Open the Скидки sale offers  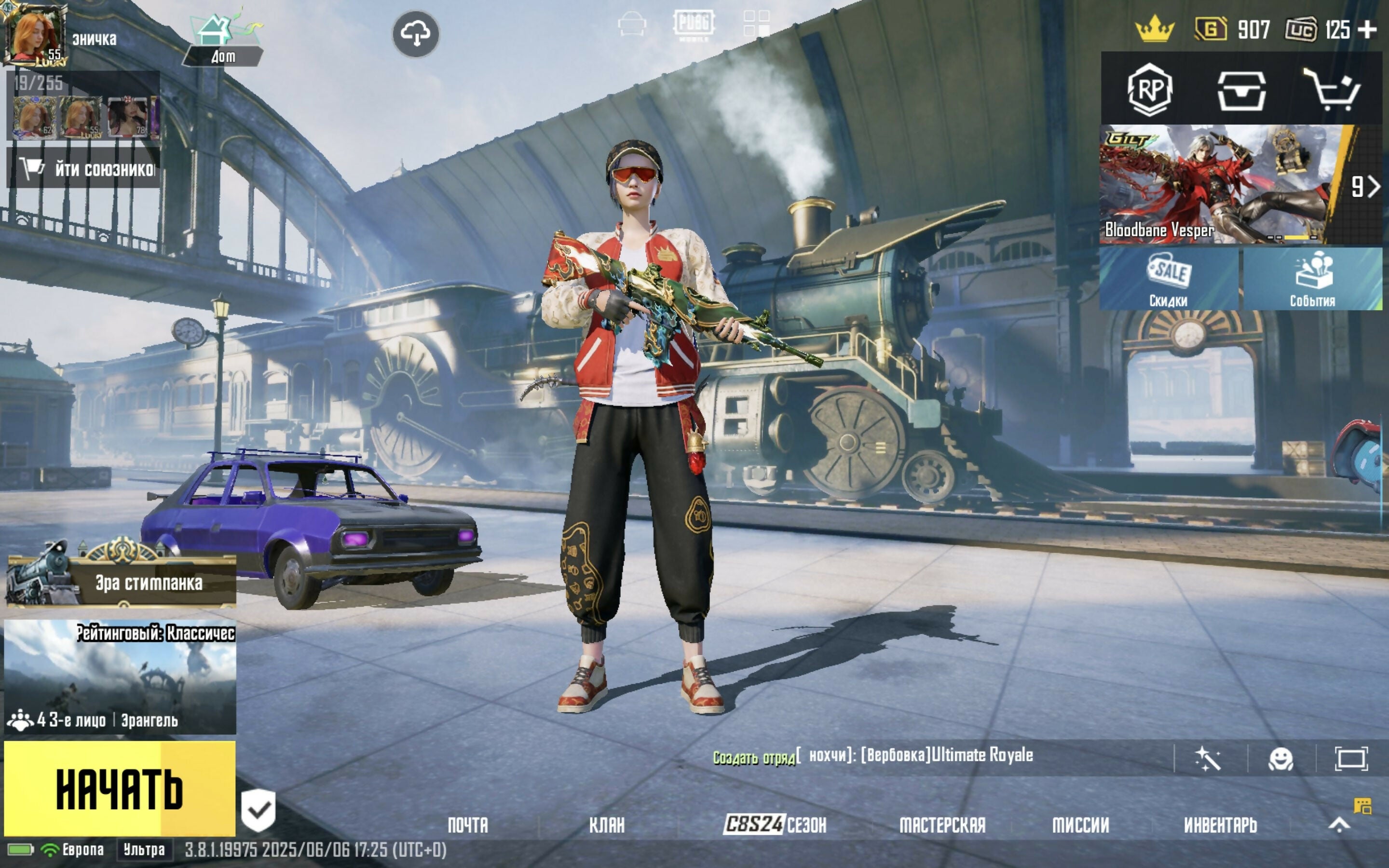pos(1169,280)
